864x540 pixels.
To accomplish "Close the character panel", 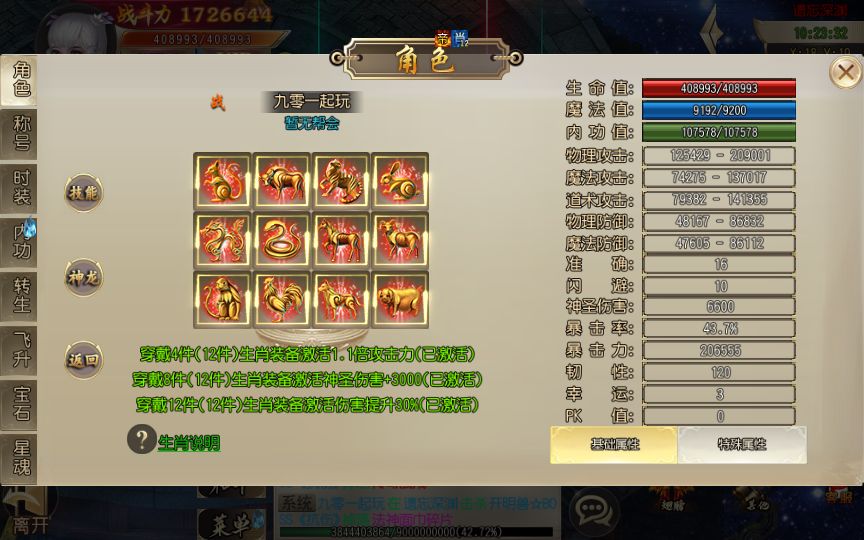I will click(x=846, y=72).
